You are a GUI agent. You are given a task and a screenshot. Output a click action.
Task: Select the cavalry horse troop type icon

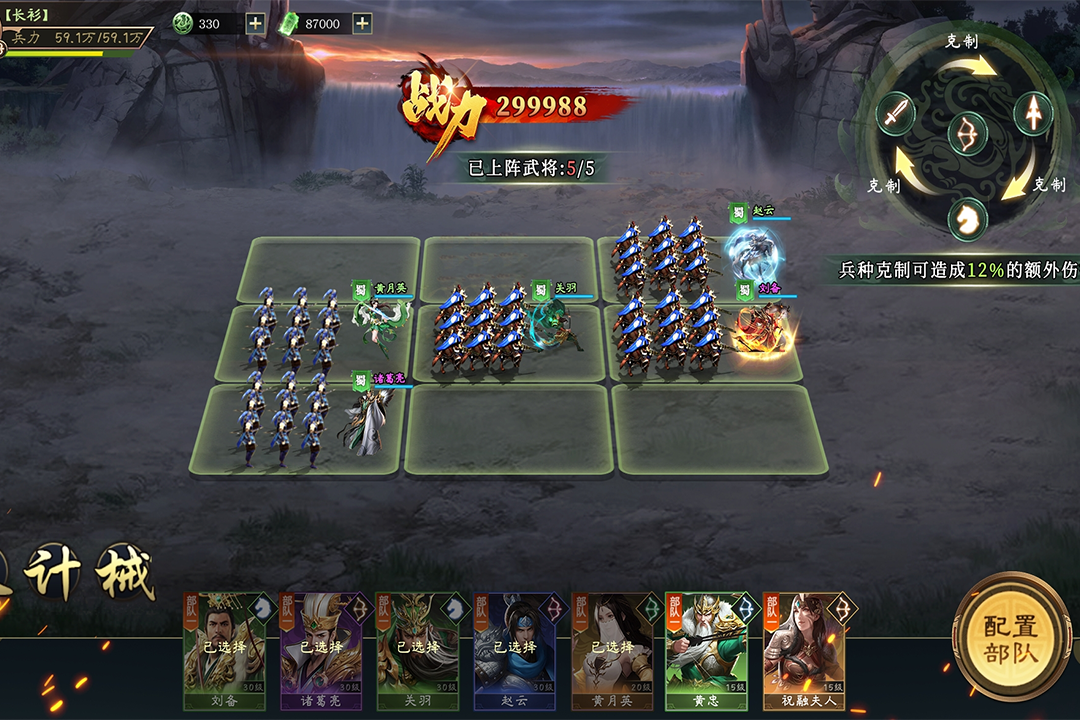coord(966,218)
